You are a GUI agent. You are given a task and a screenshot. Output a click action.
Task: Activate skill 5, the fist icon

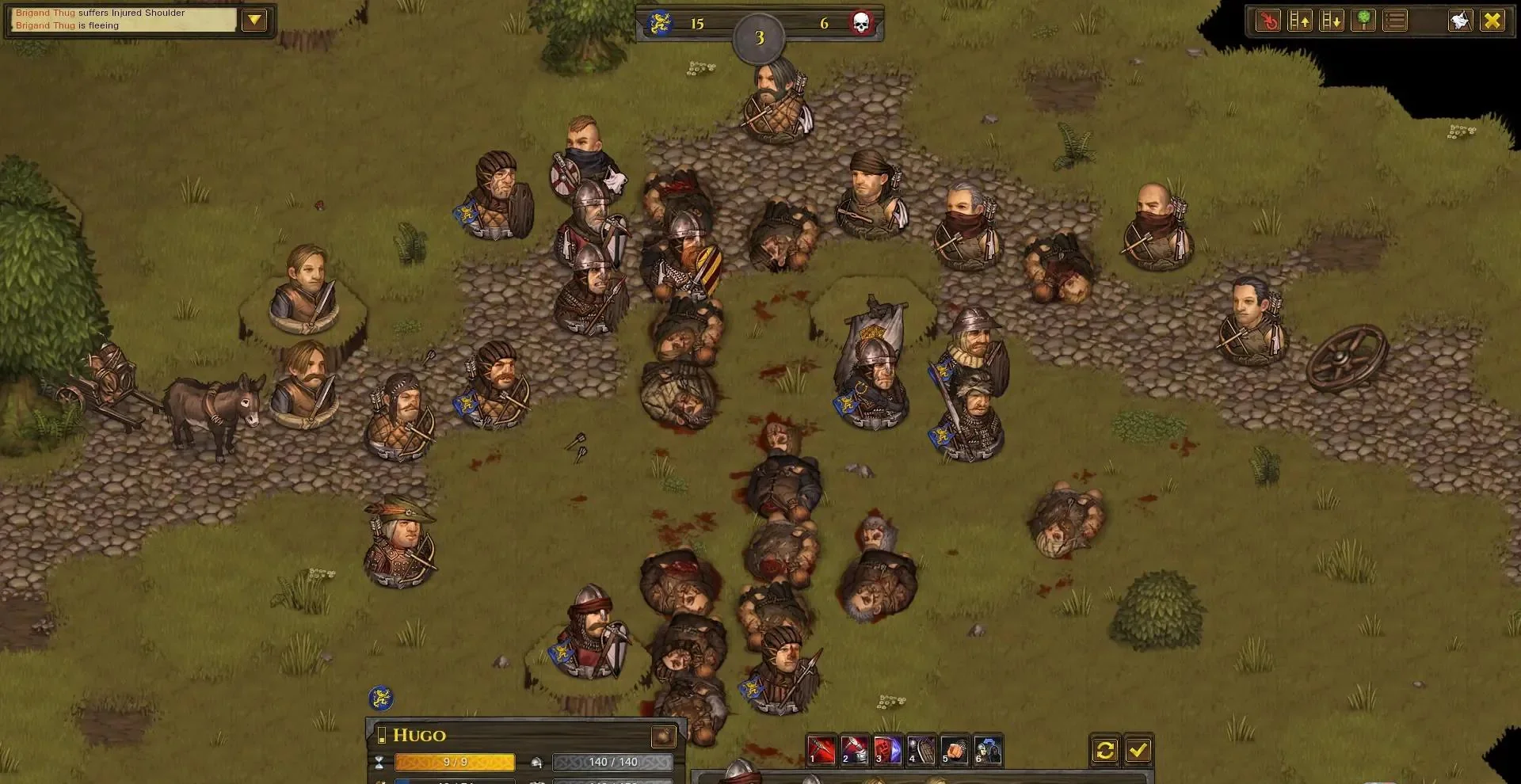pyautogui.click(x=955, y=750)
